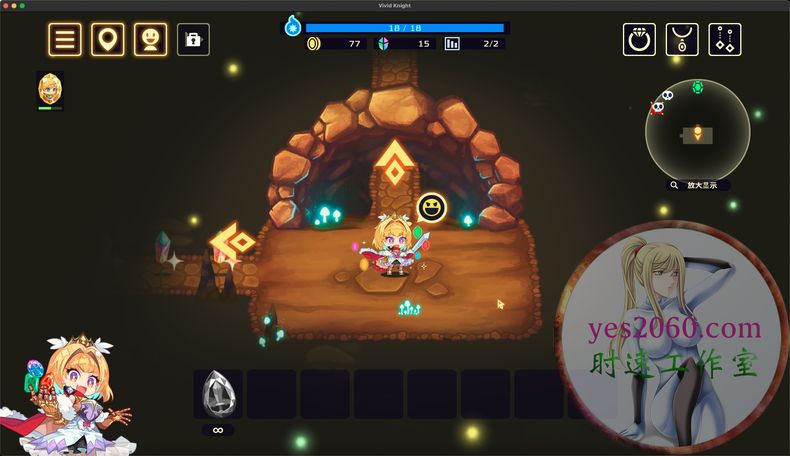Open the earrings accessory slot
Screen dimensions: 790x456
pyautogui.click(x=725, y=40)
